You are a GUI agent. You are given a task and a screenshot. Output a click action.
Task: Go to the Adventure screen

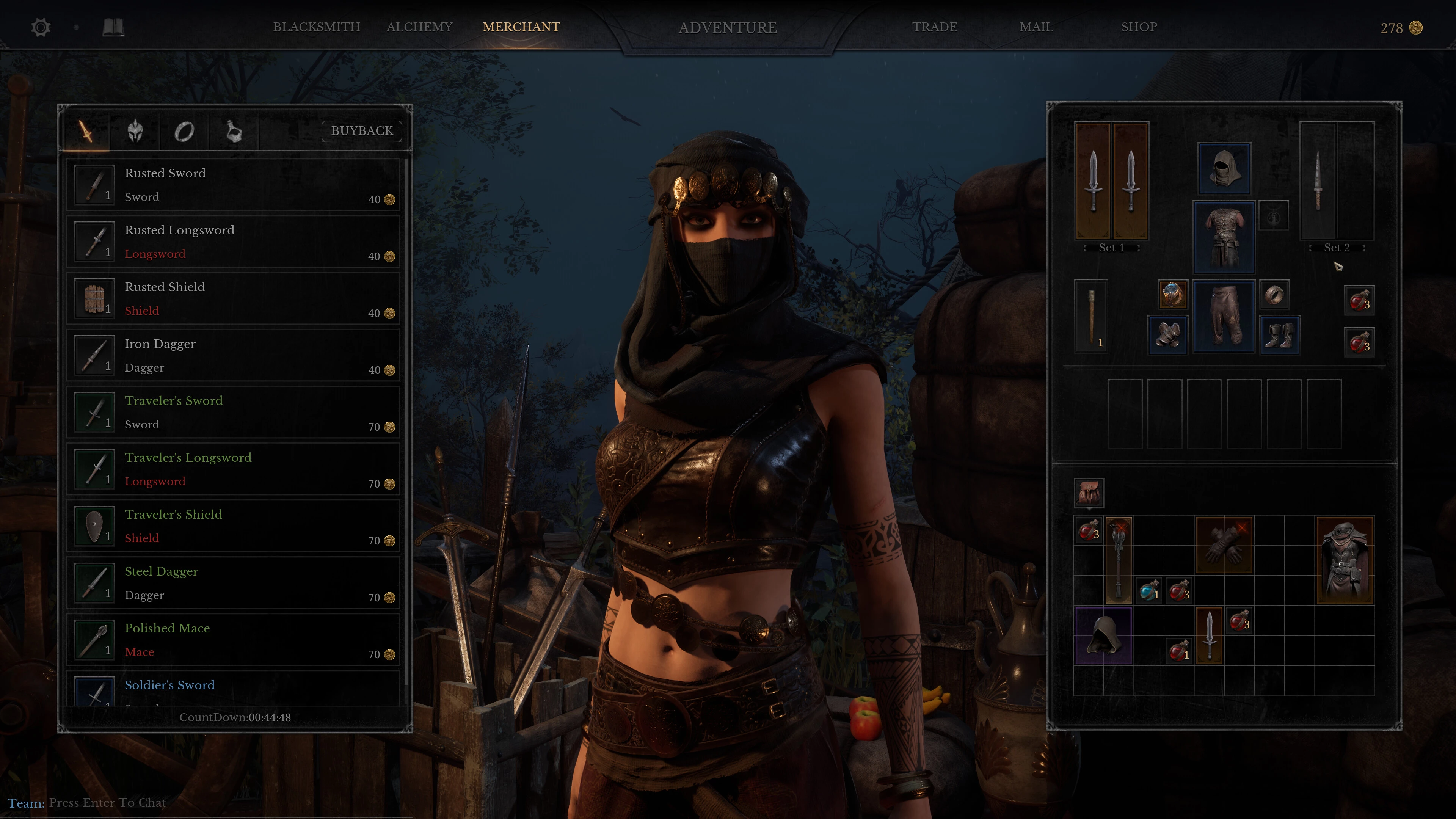728,28
